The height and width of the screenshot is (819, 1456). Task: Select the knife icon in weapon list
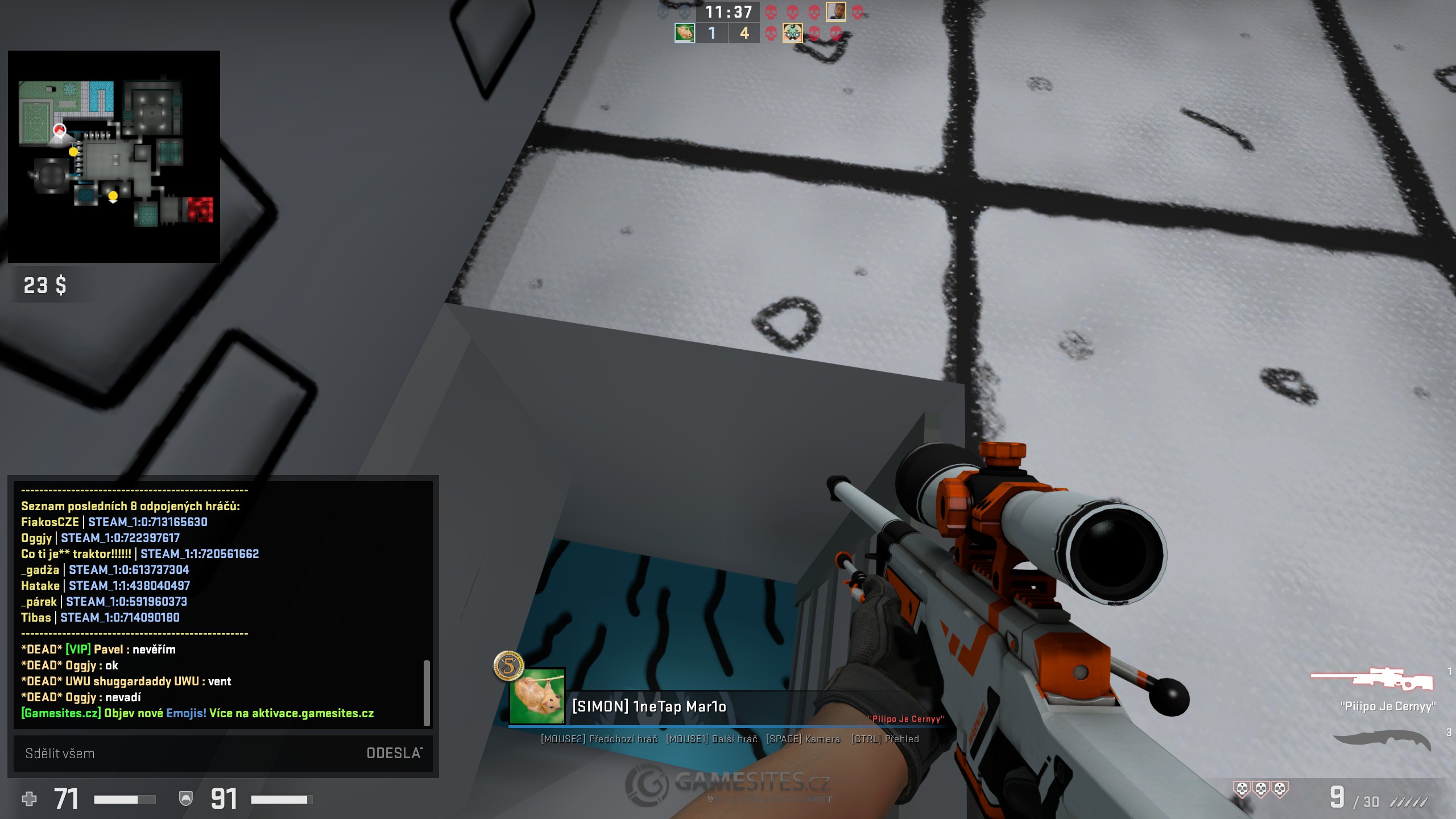click(1382, 741)
